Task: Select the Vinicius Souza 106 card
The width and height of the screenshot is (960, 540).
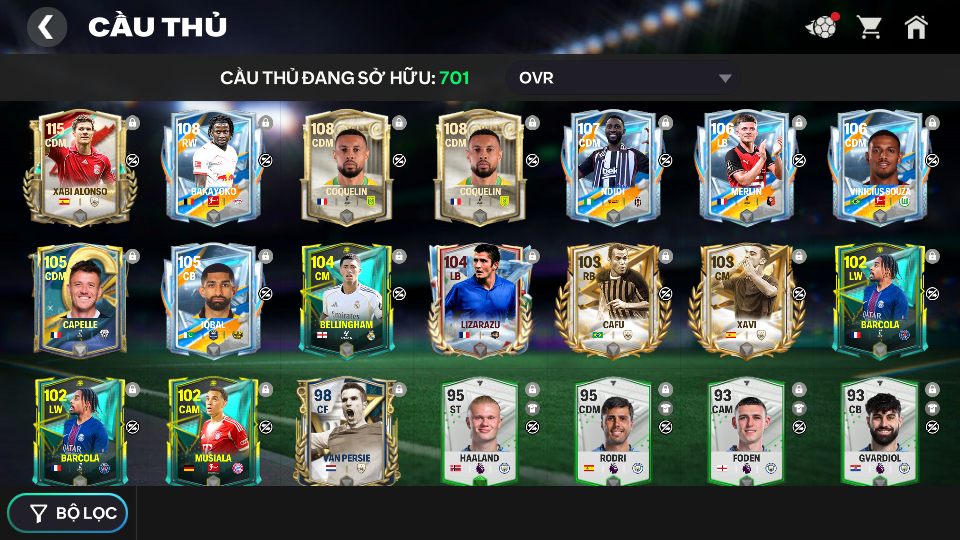Action: click(878, 167)
